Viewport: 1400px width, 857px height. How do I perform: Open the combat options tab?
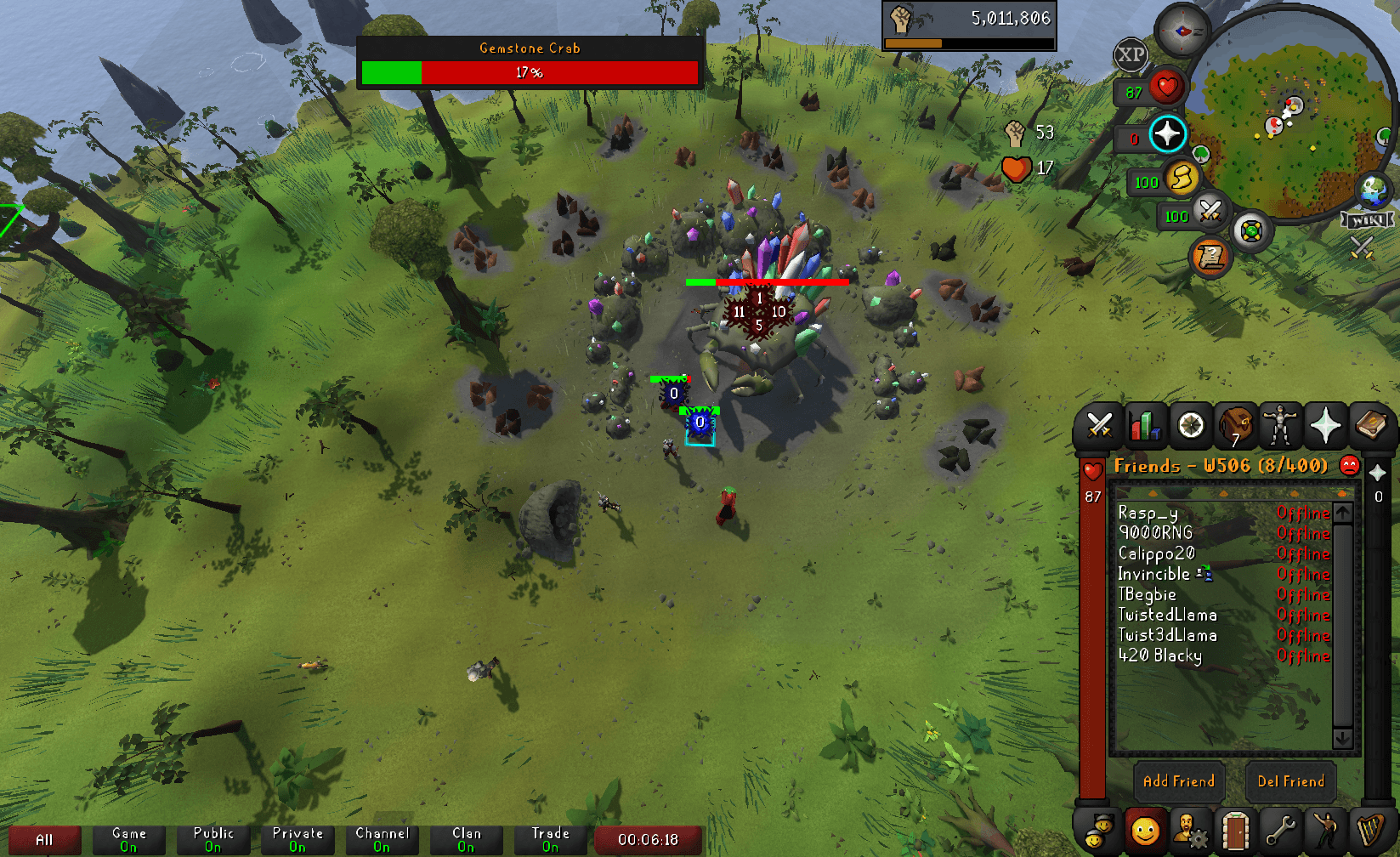pyautogui.click(x=1099, y=425)
